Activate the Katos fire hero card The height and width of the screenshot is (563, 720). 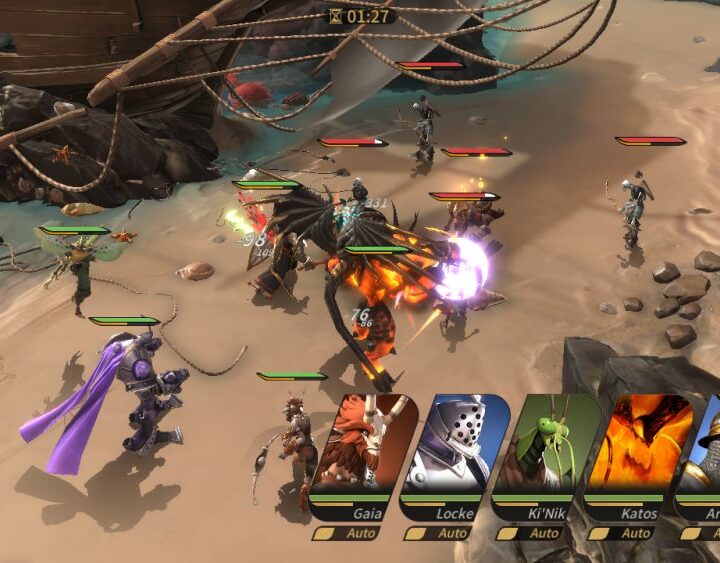(x=636, y=445)
